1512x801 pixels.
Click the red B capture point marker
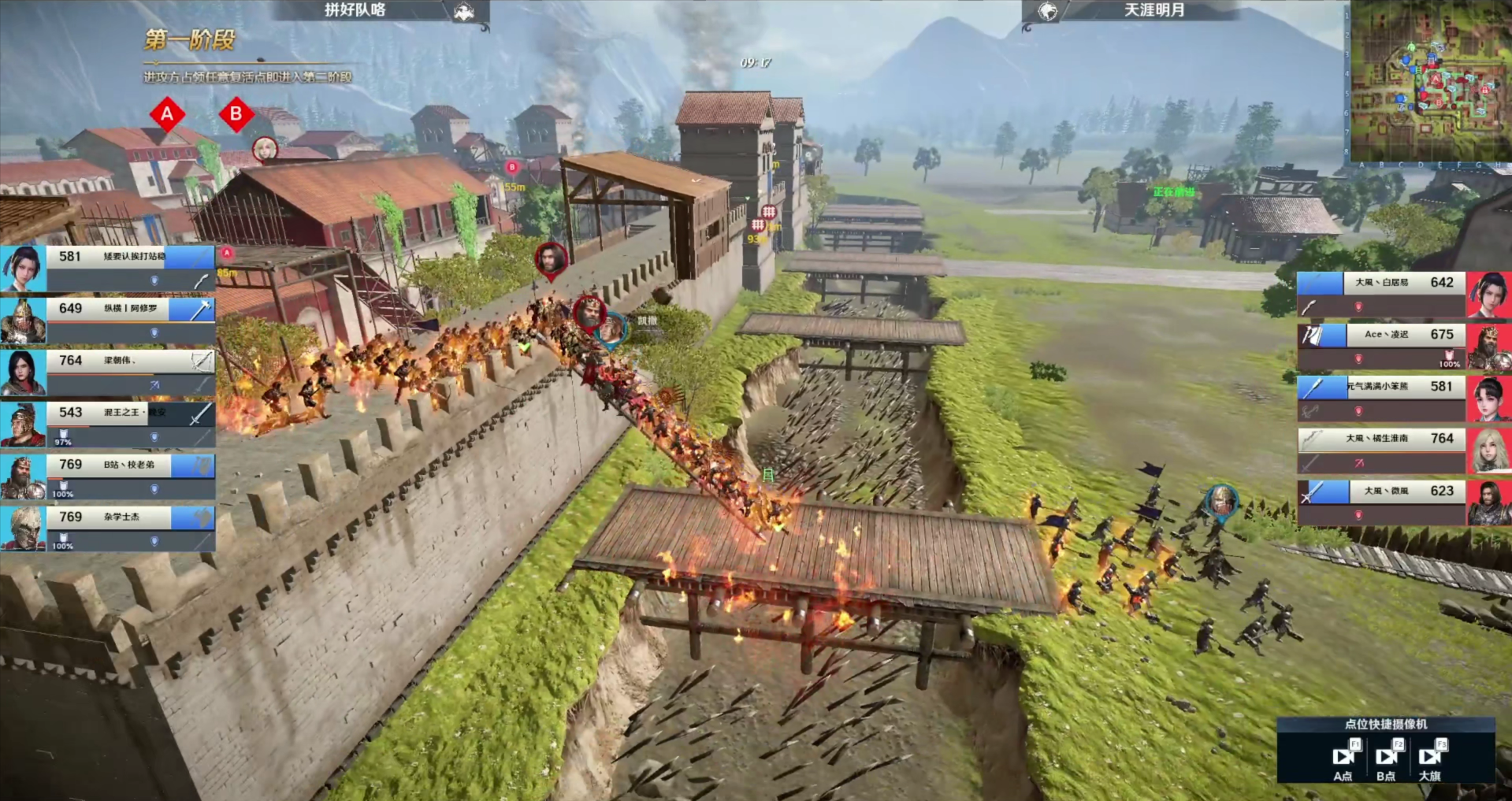pos(236,114)
